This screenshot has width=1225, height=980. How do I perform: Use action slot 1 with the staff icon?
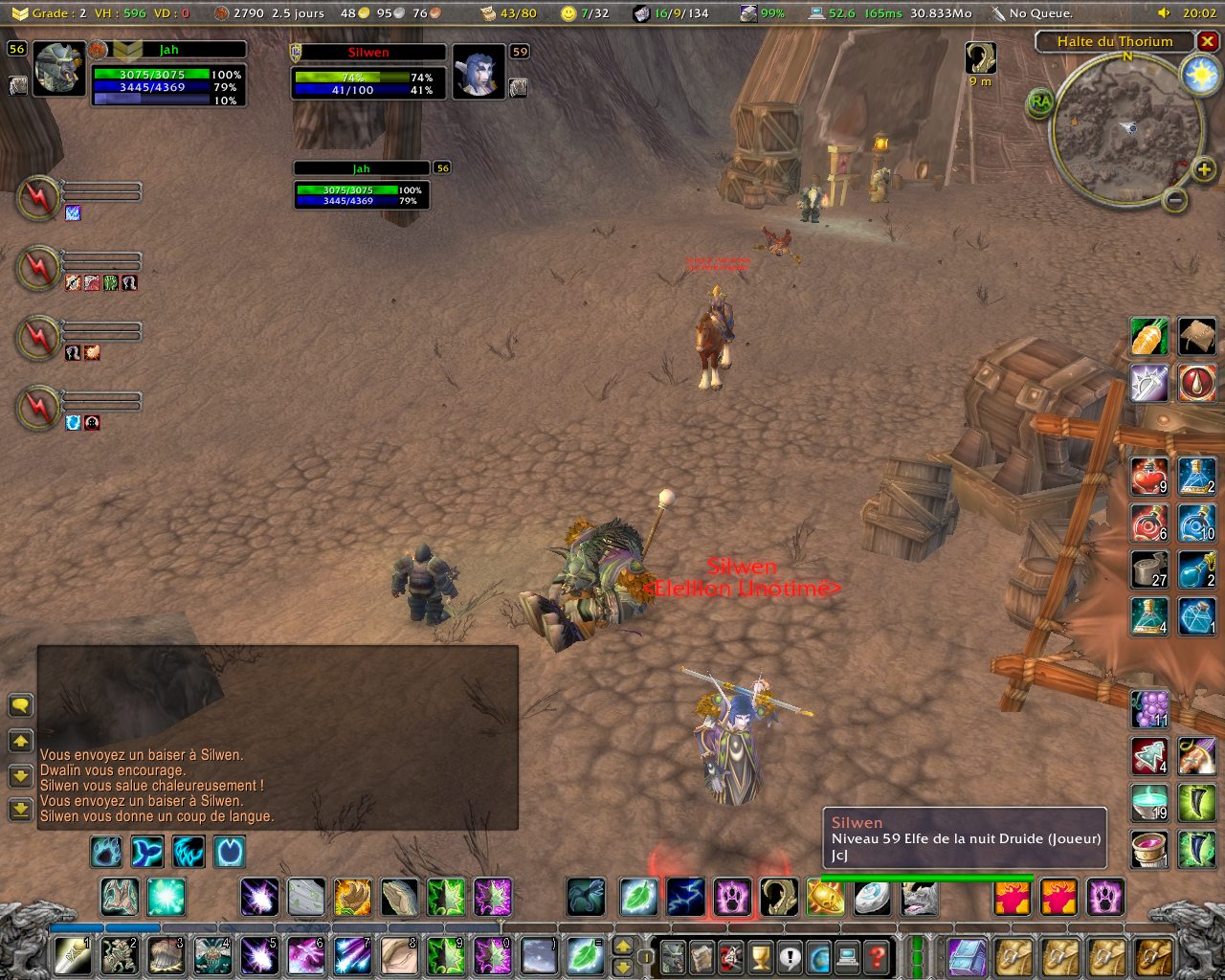click(x=73, y=956)
